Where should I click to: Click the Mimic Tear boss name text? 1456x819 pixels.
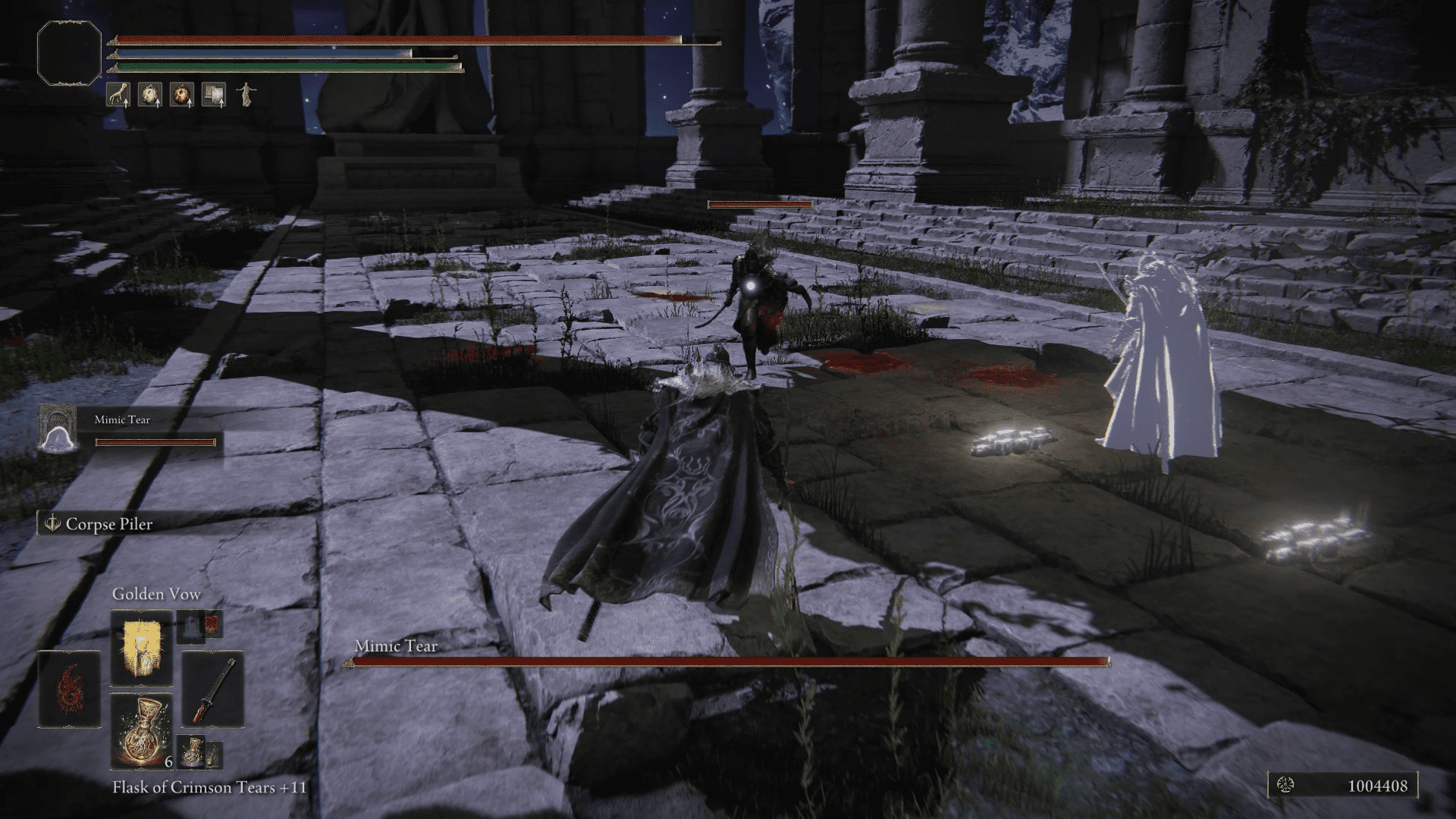[x=395, y=647]
